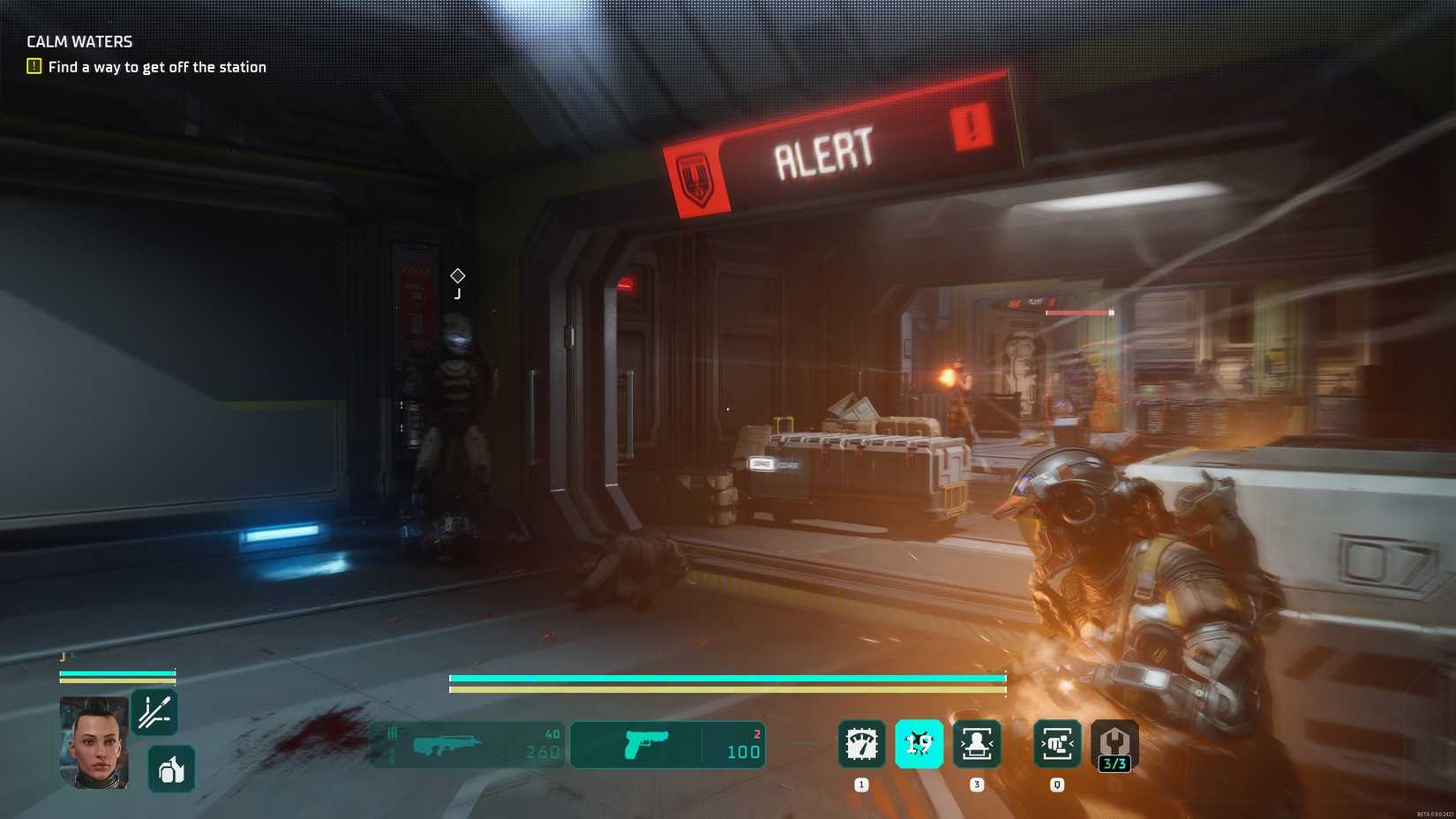The height and width of the screenshot is (819, 1456).
Task: Click the enemy health bar above the doorway
Action: pos(1078,312)
